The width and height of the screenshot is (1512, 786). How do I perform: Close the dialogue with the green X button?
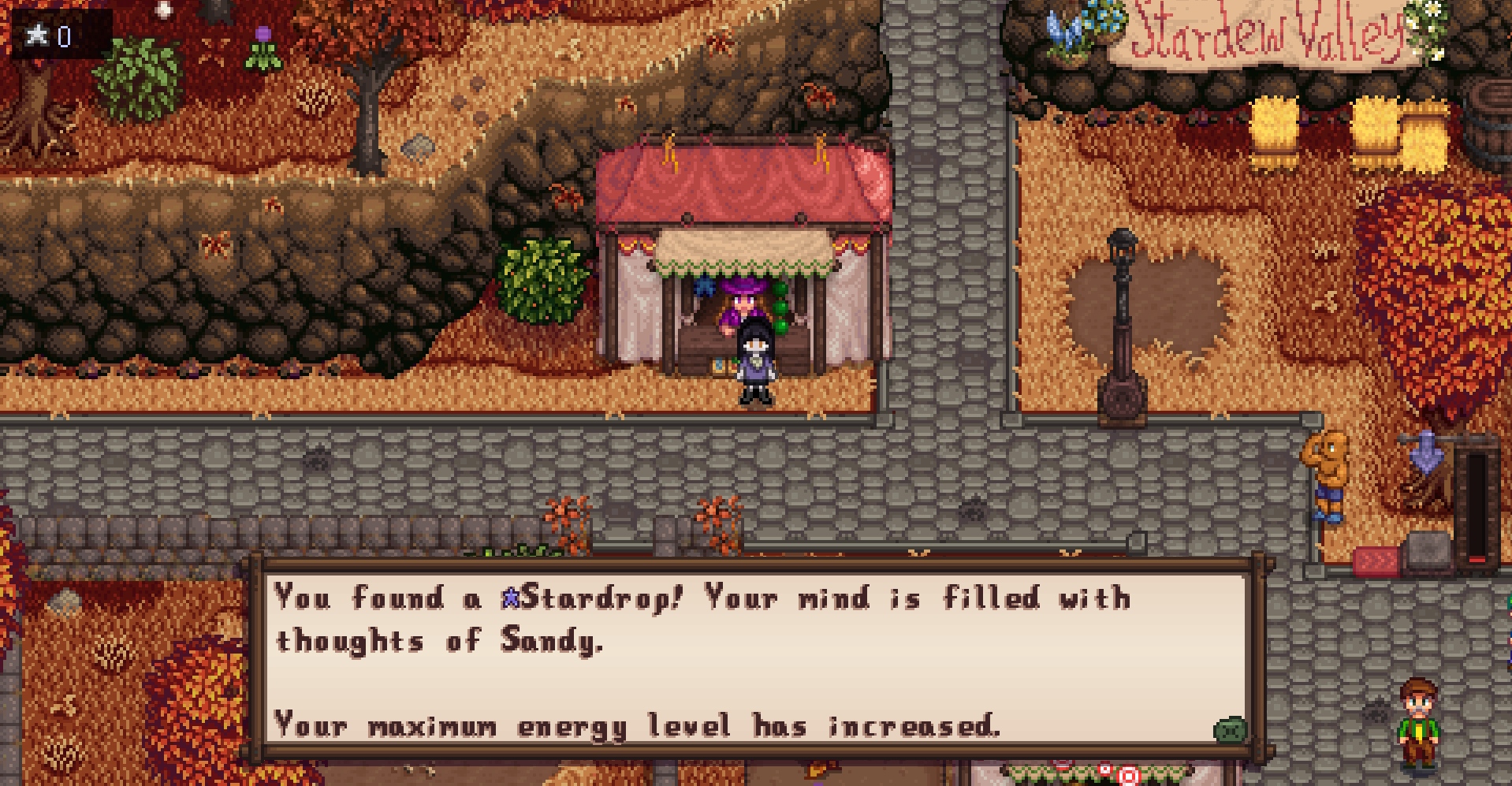[1229, 730]
